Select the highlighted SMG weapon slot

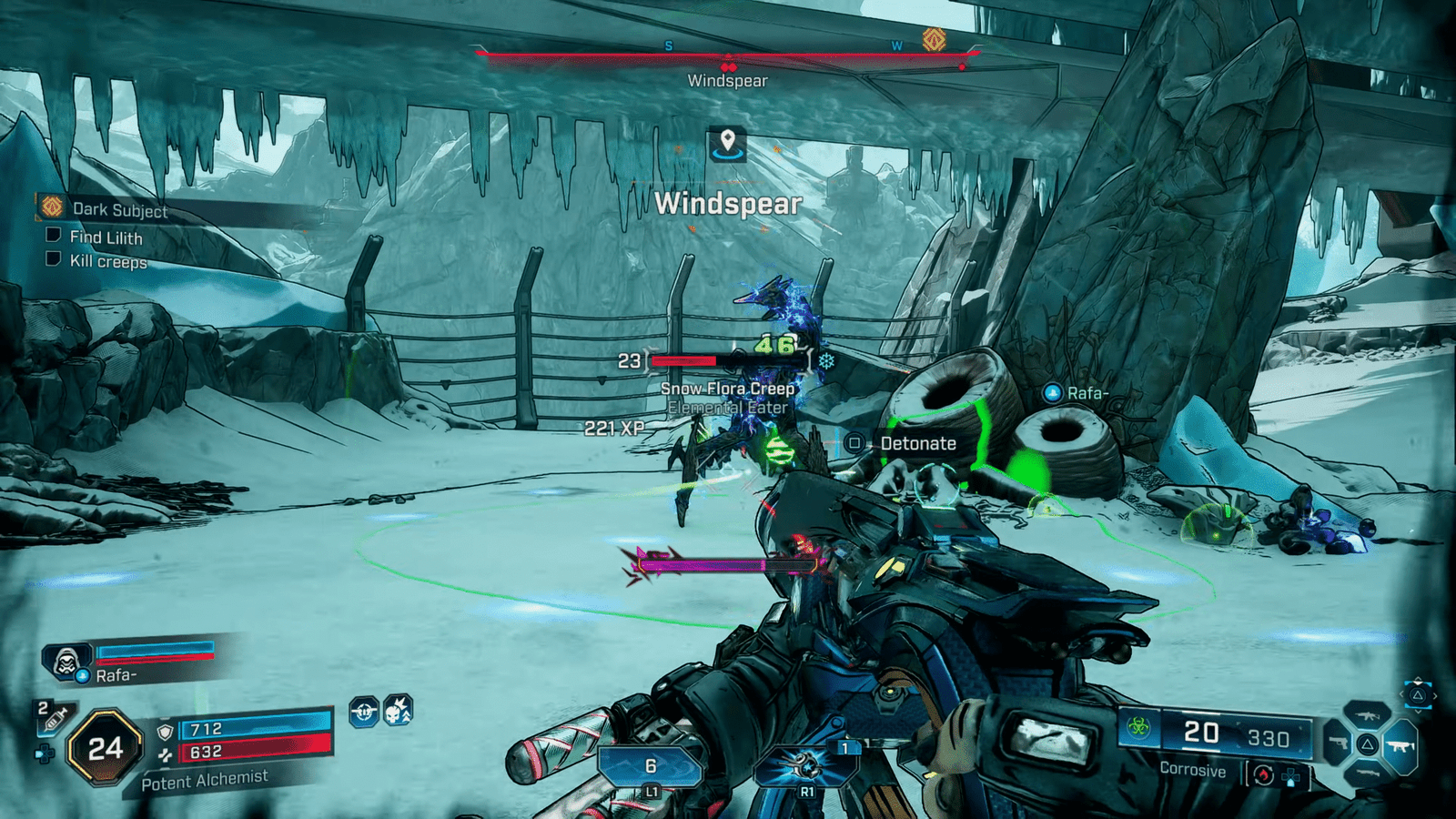pos(1400,746)
